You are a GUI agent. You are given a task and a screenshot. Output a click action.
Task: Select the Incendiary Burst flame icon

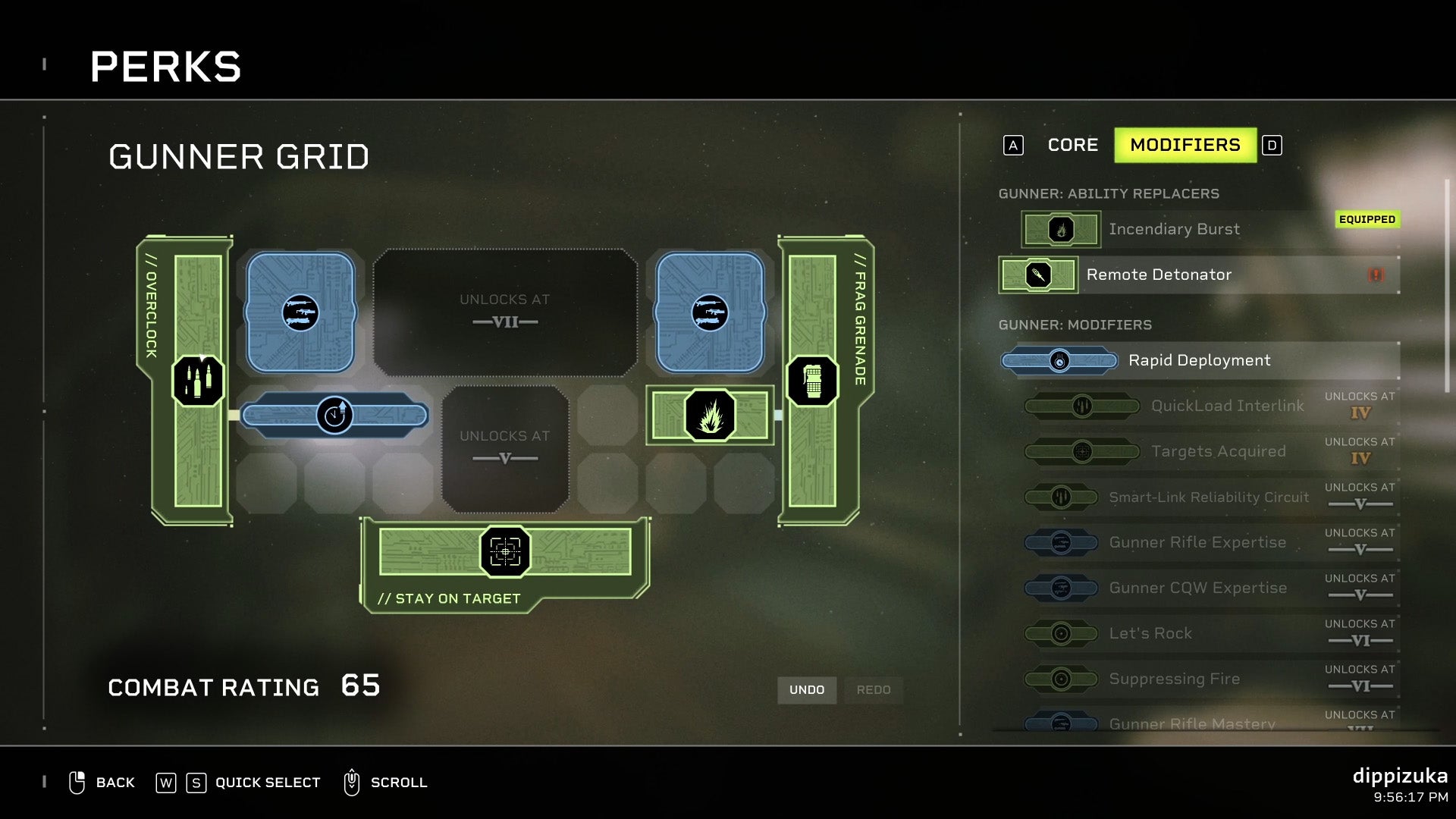click(x=1061, y=229)
